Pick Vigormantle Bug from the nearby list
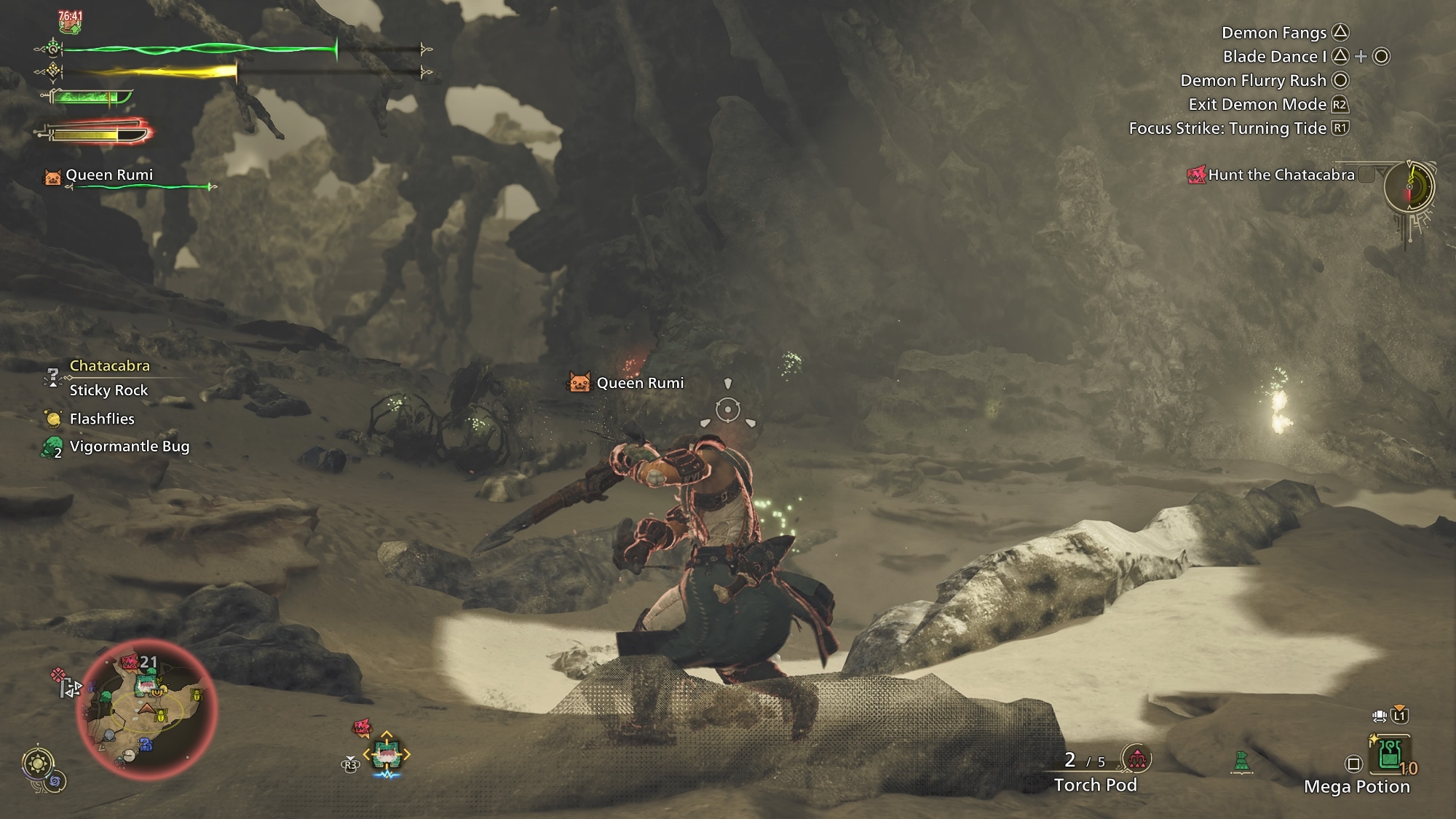Screen dimensions: 1456x819 [129, 446]
